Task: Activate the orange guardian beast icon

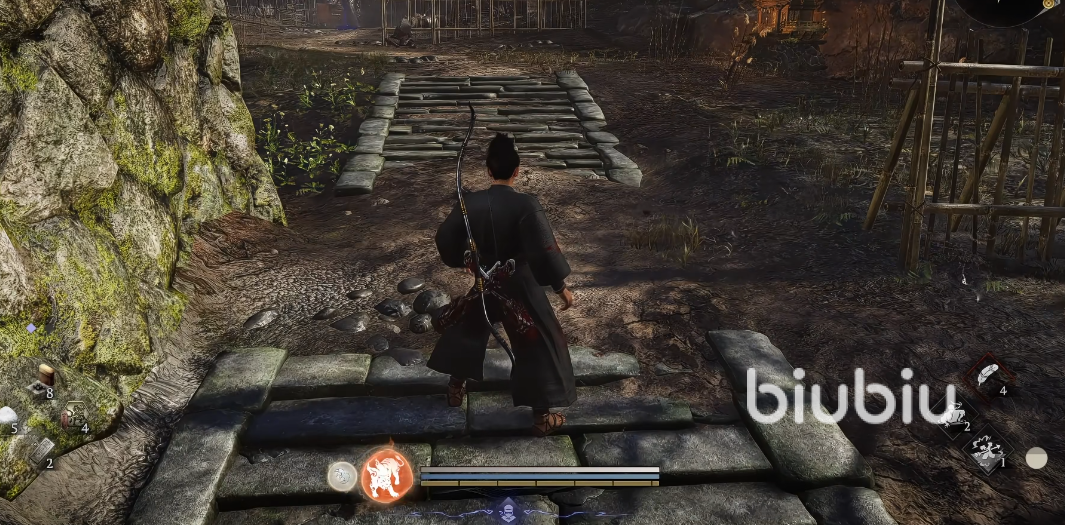Action: tap(386, 474)
